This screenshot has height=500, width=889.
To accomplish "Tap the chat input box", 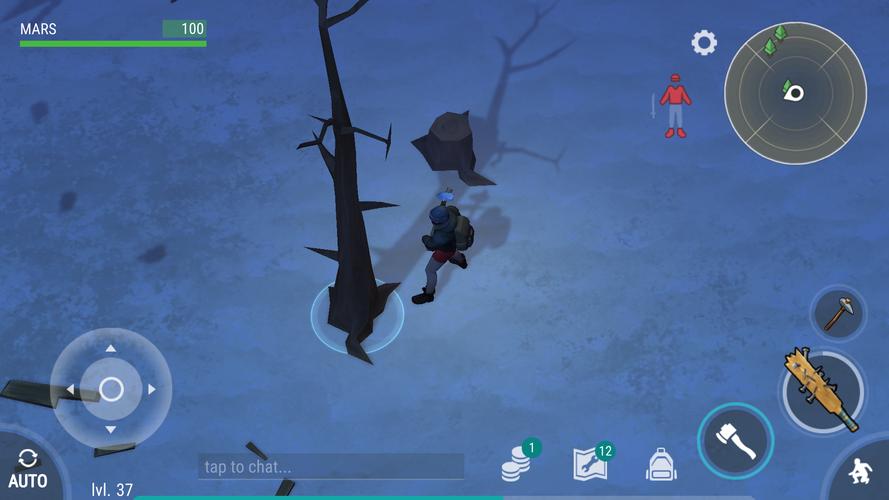I will (x=330, y=466).
